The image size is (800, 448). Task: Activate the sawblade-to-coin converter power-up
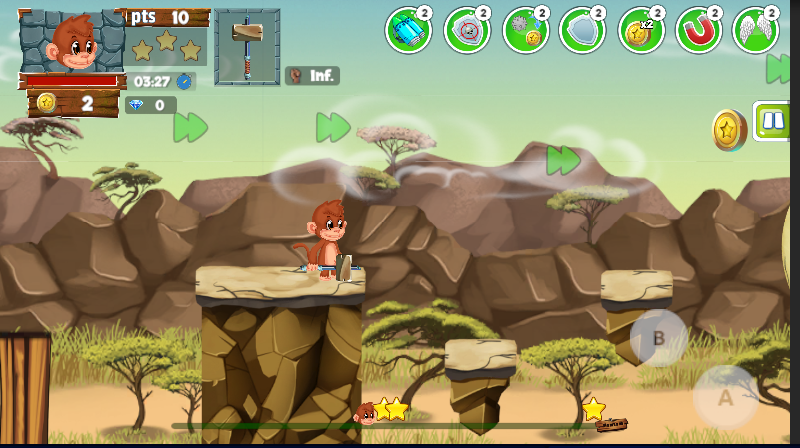[x=524, y=30]
